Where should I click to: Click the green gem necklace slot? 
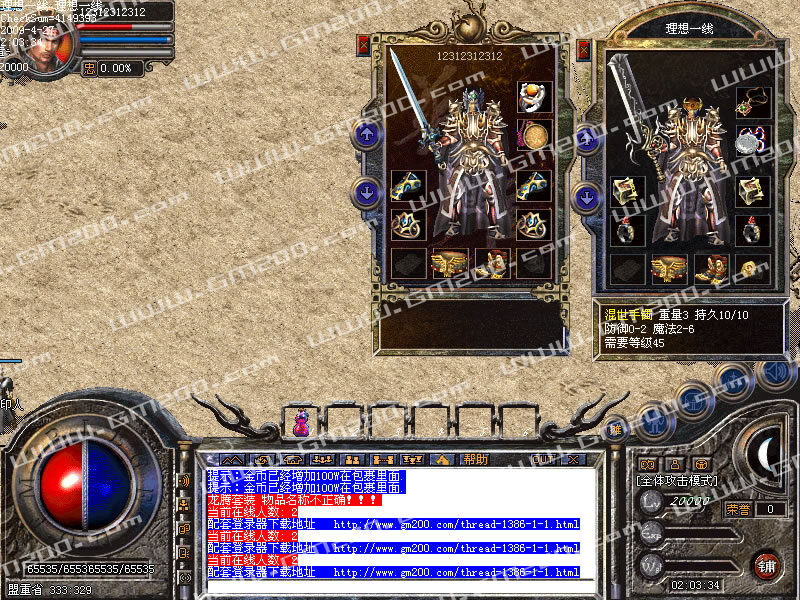[x=752, y=103]
